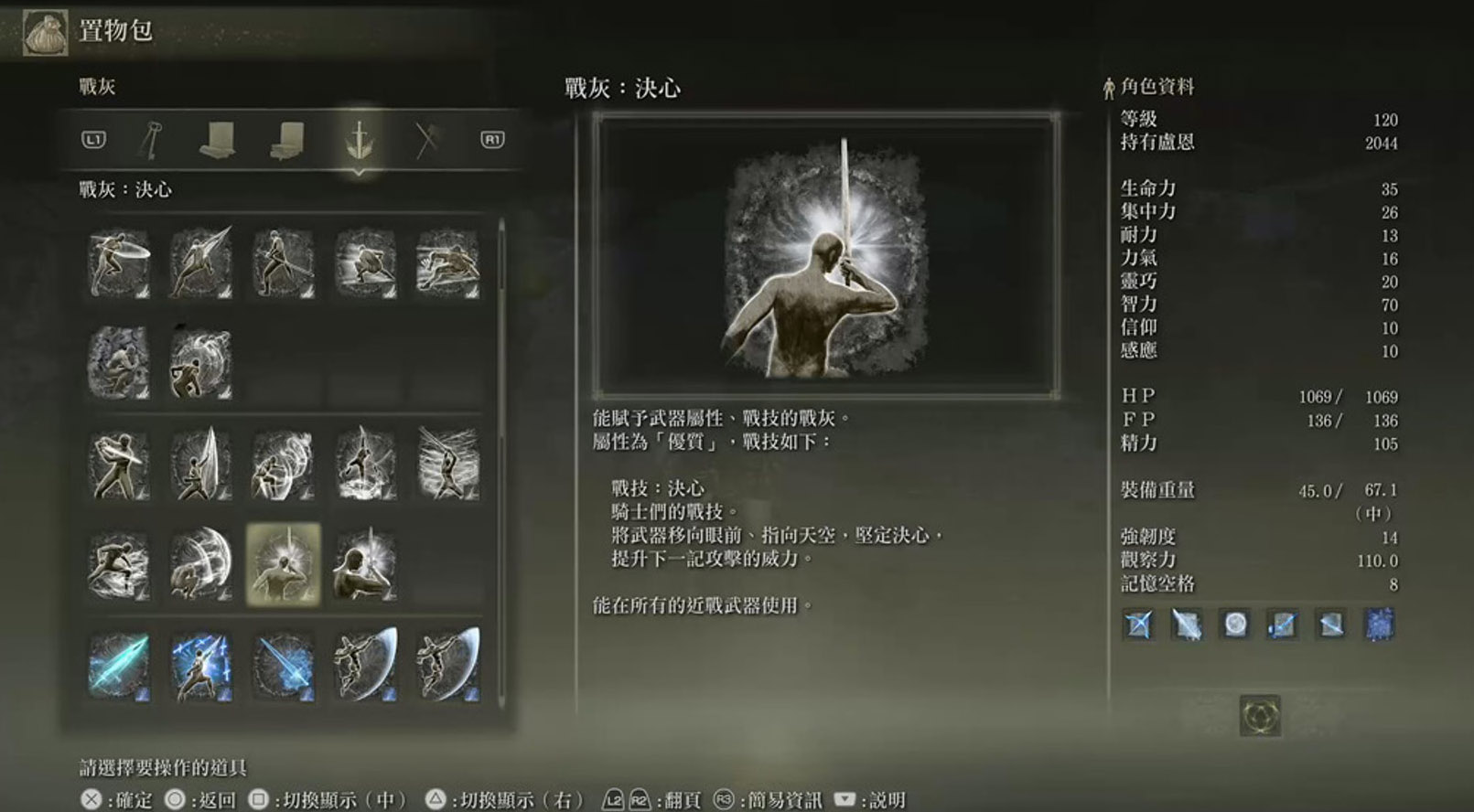Select the whirlwind-wrapped figure ash of war

click(x=201, y=364)
